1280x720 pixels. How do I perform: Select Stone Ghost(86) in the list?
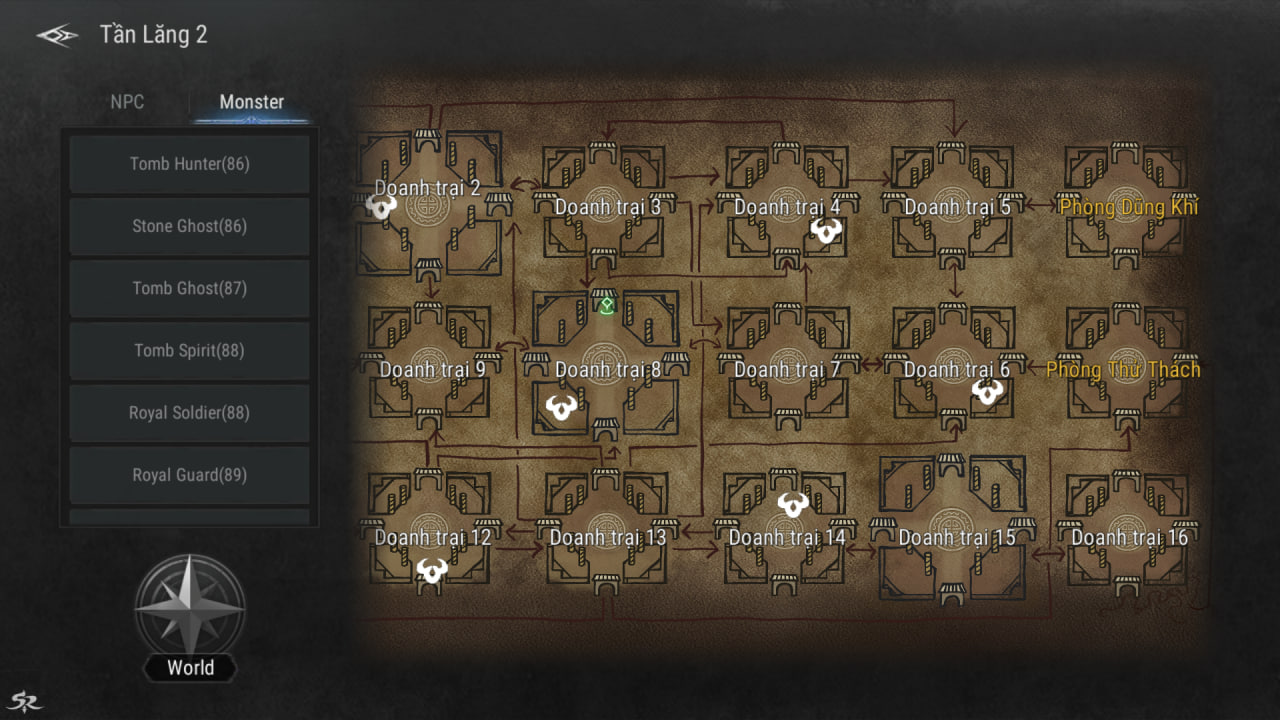coord(189,226)
